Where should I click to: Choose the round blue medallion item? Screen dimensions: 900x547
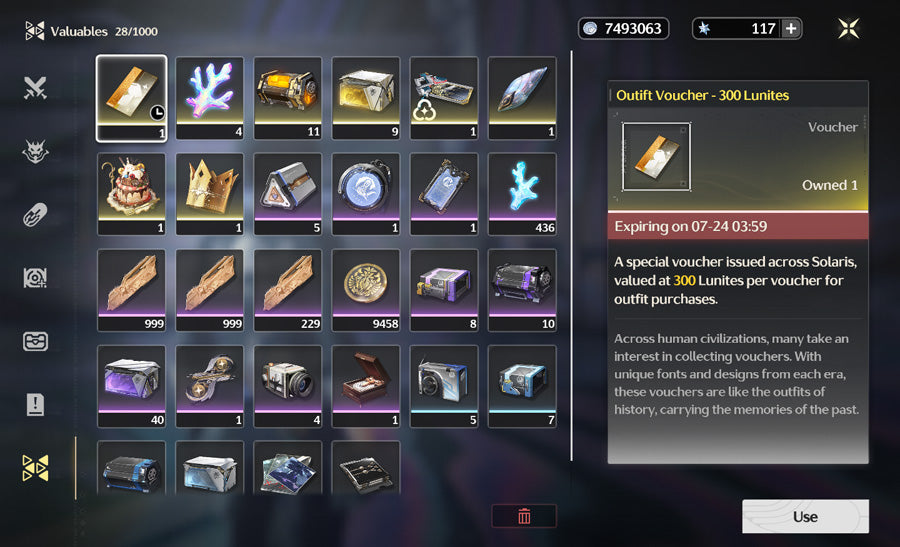tap(366, 192)
